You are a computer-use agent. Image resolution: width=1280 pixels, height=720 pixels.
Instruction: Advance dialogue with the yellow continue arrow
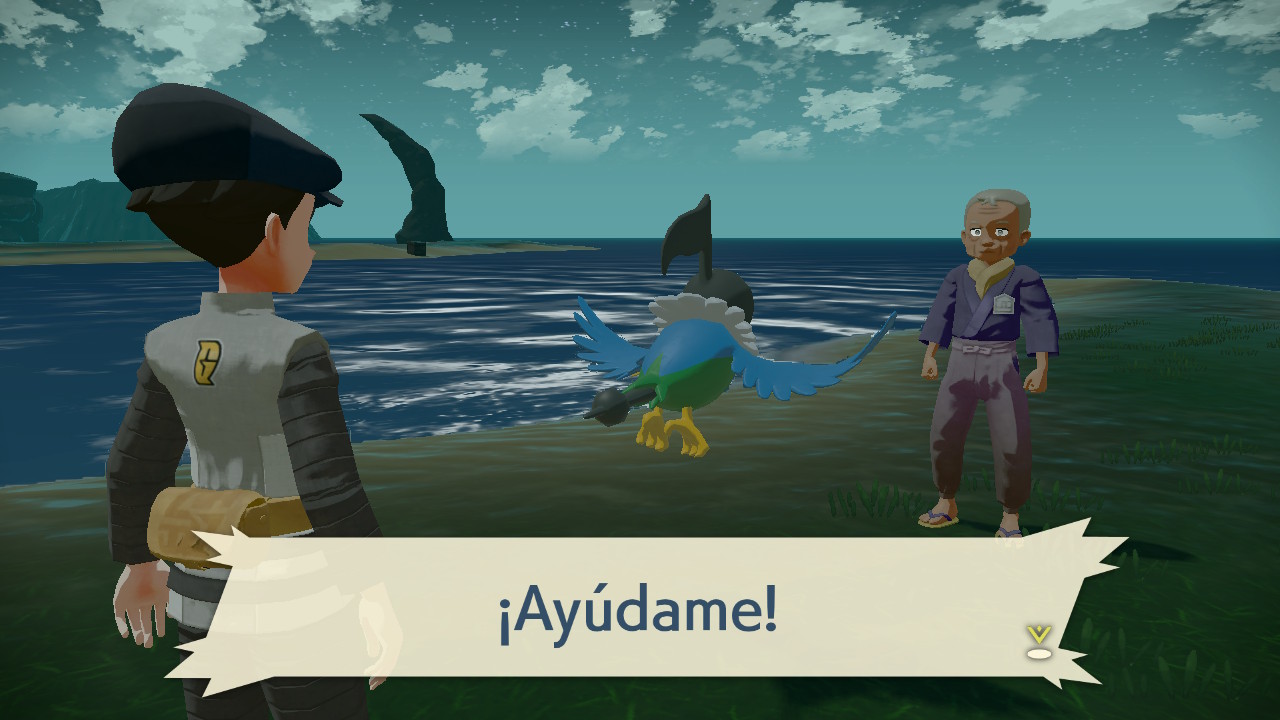1039,641
